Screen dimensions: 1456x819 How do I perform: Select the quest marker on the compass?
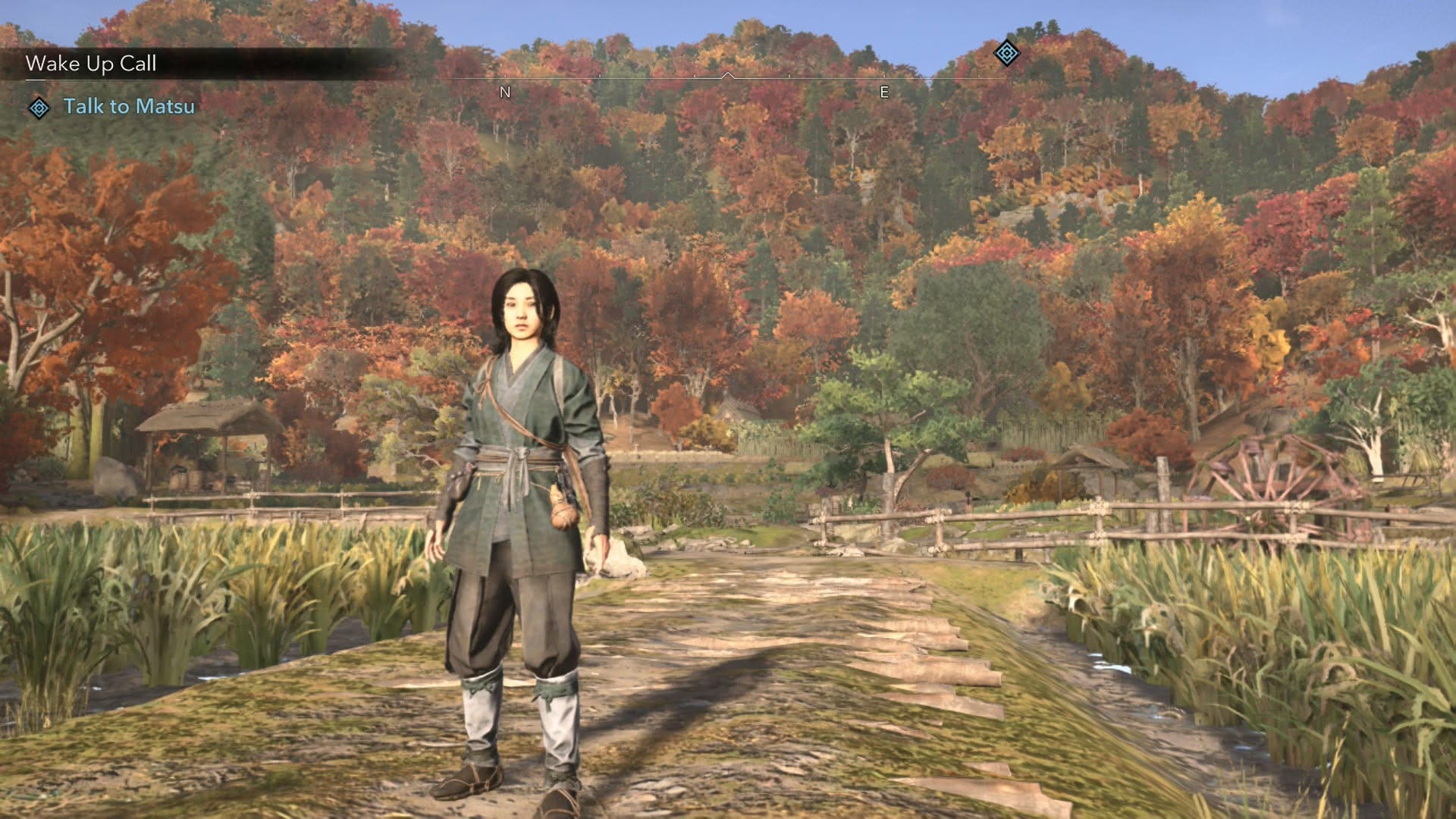tap(1006, 53)
